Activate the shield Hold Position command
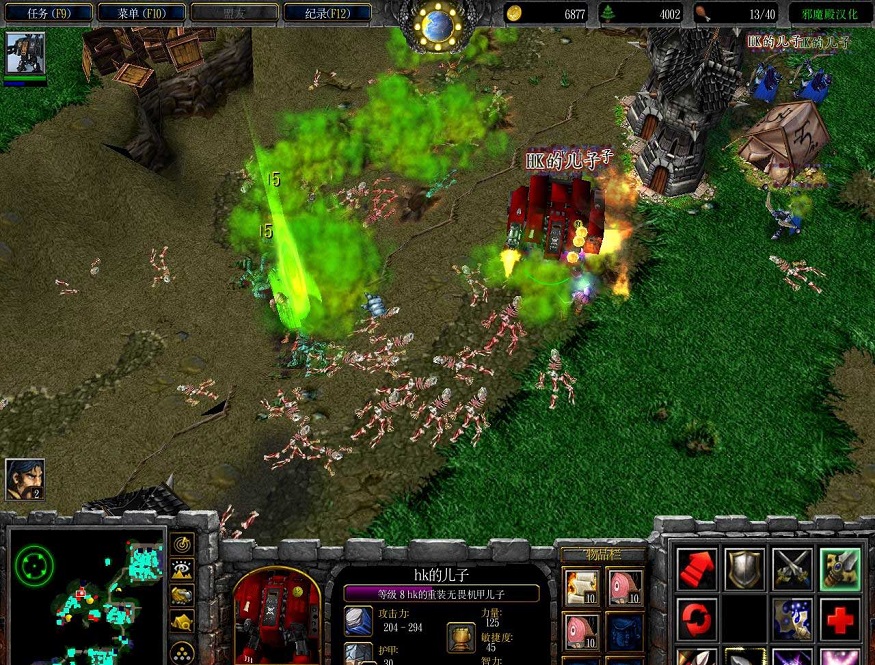Viewport: 875px width, 665px height. (x=744, y=569)
